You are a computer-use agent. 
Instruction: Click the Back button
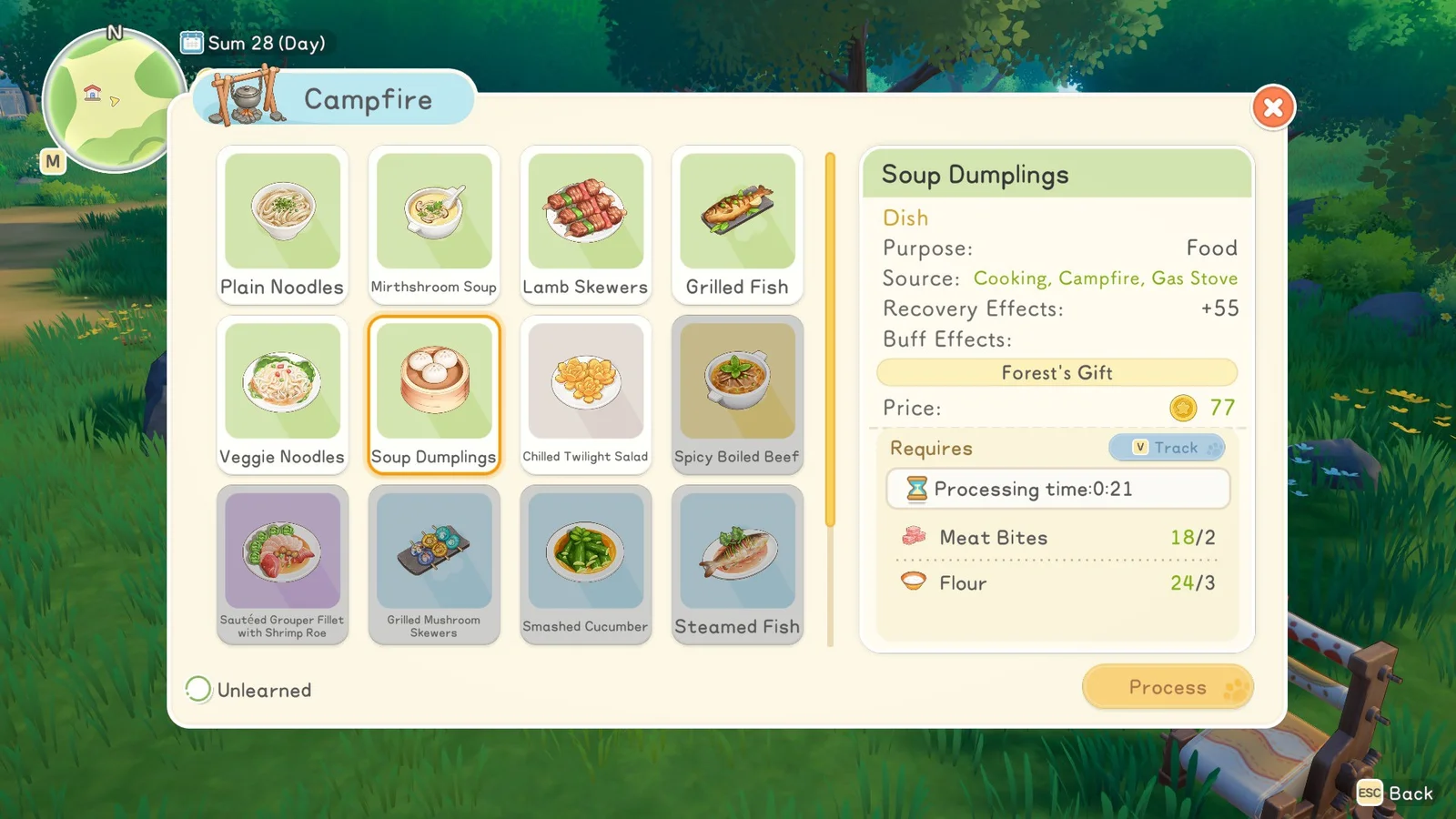point(1396,794)
